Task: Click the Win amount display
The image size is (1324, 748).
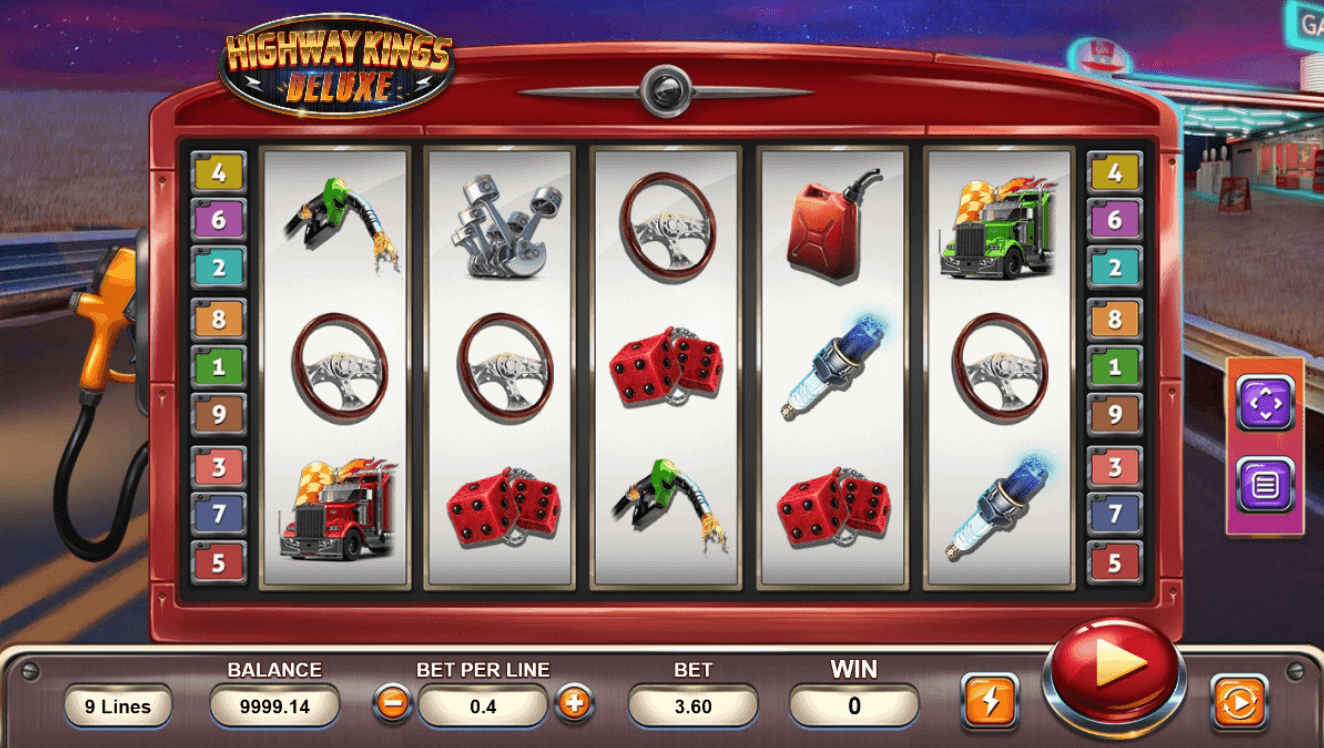Action: 852,705
